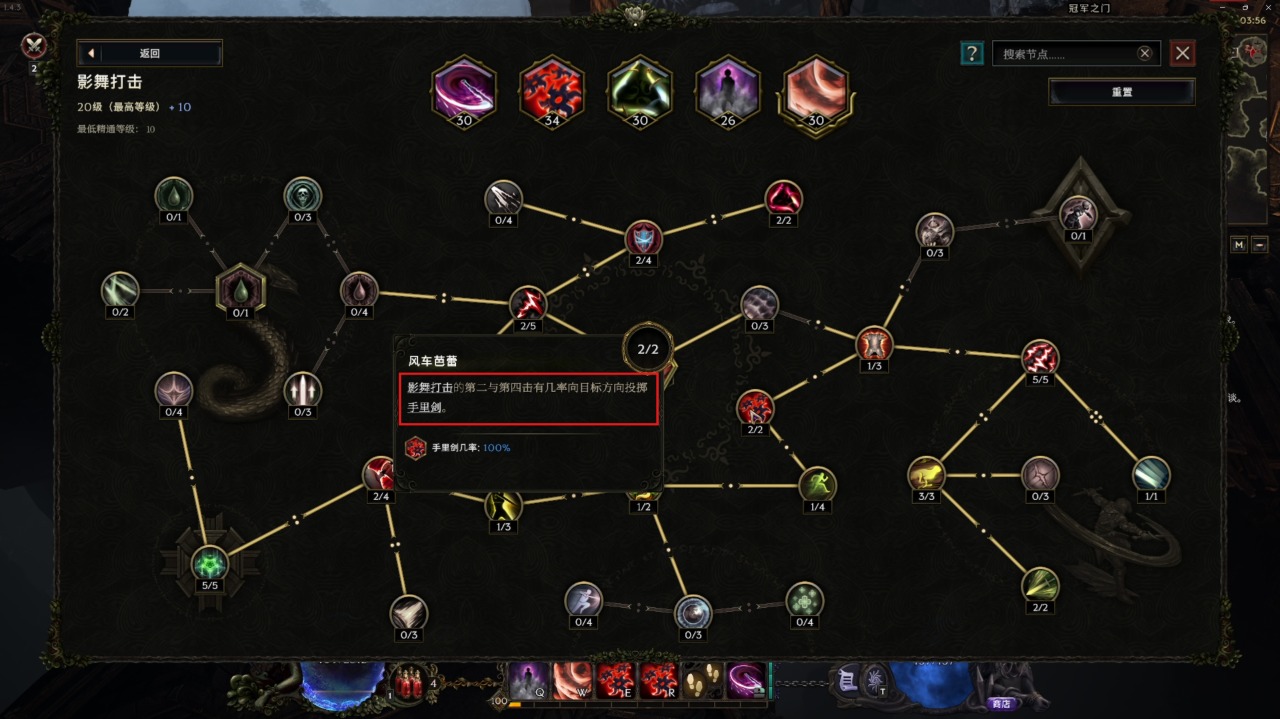Reset the tree with 重置
The height and width of the screenshot is (719, 1280).
click(1121, 92)
